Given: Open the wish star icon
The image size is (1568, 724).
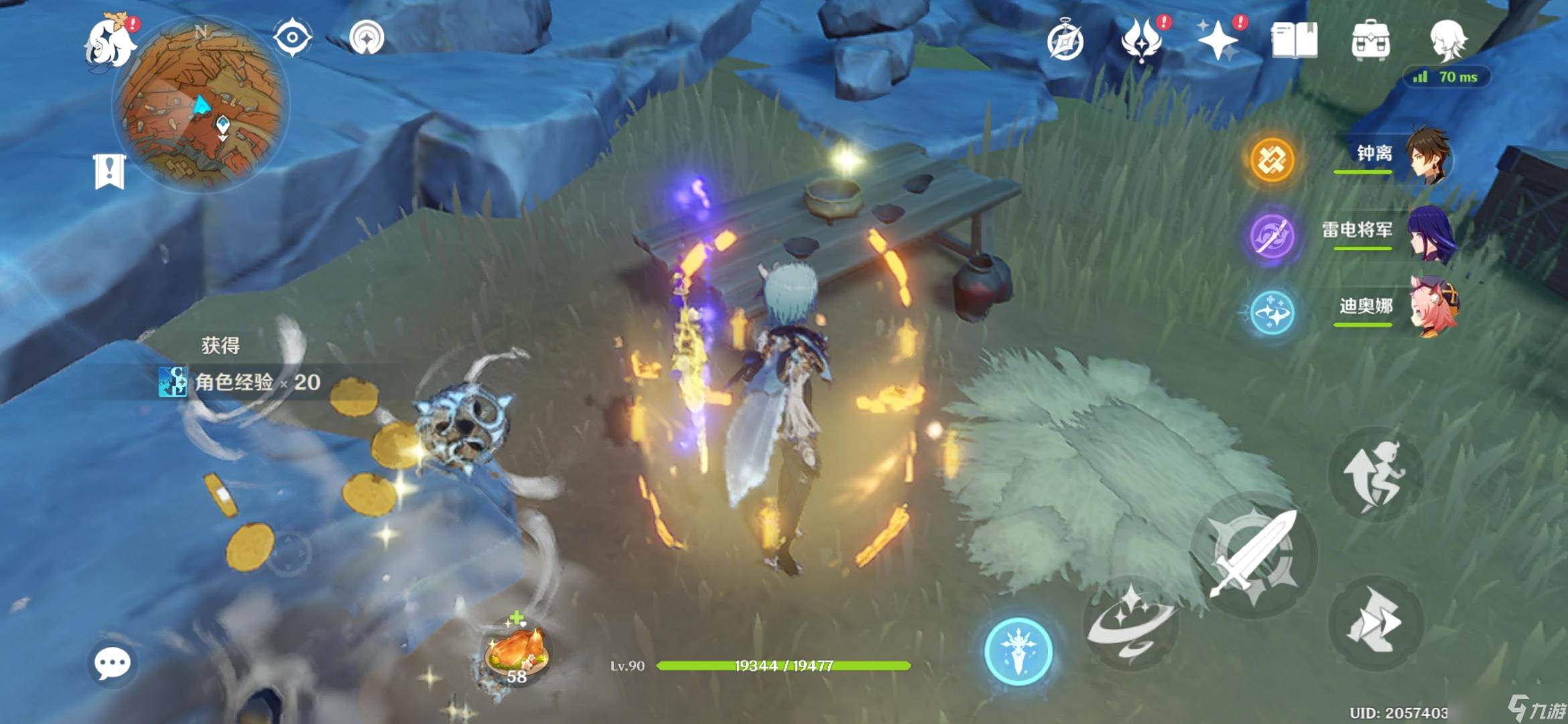Looking at the screenshot, I should (x=1218, y=40).
